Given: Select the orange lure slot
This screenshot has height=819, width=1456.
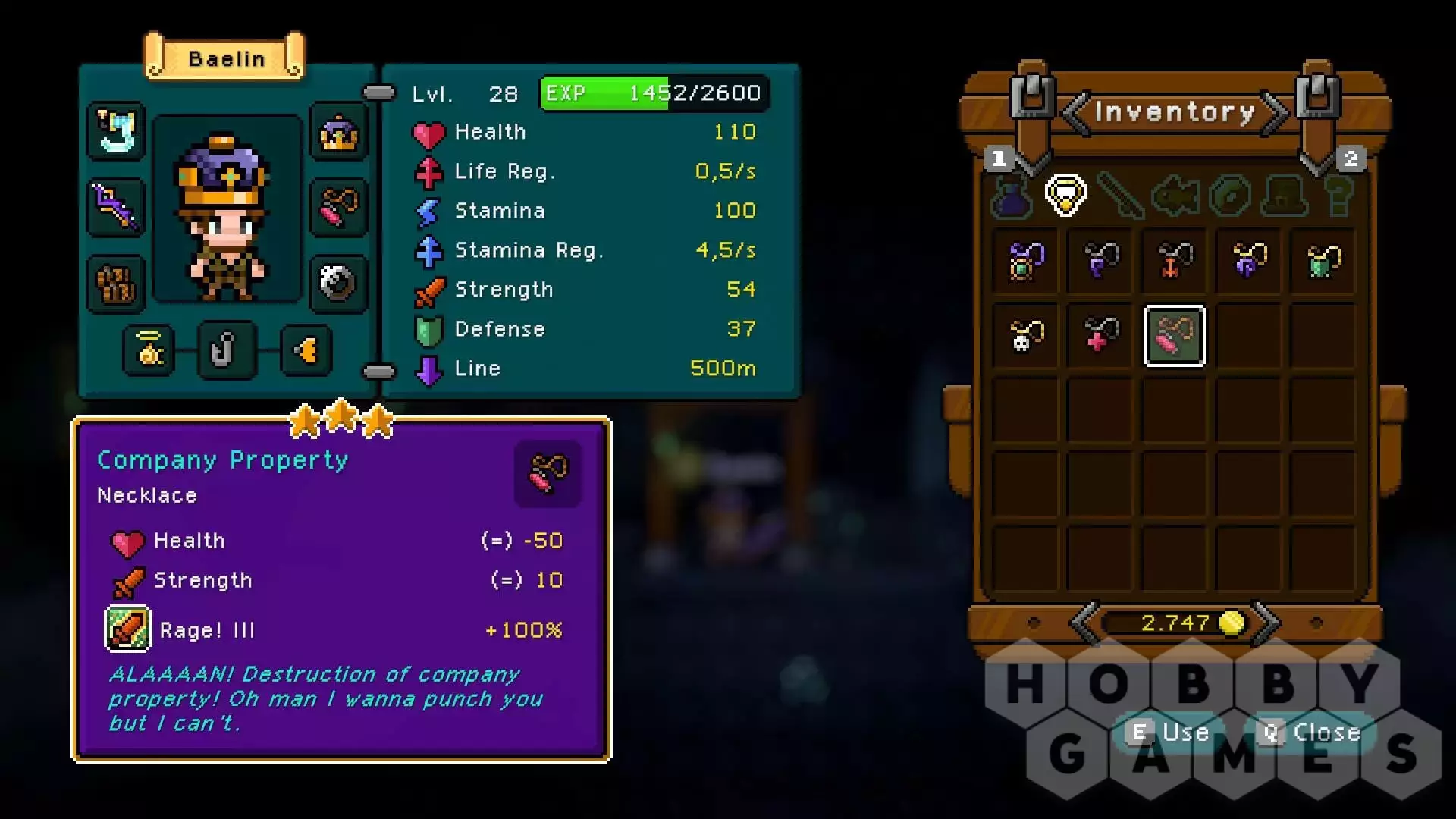Looking at the screenshot, I should [x=306, y=350].
